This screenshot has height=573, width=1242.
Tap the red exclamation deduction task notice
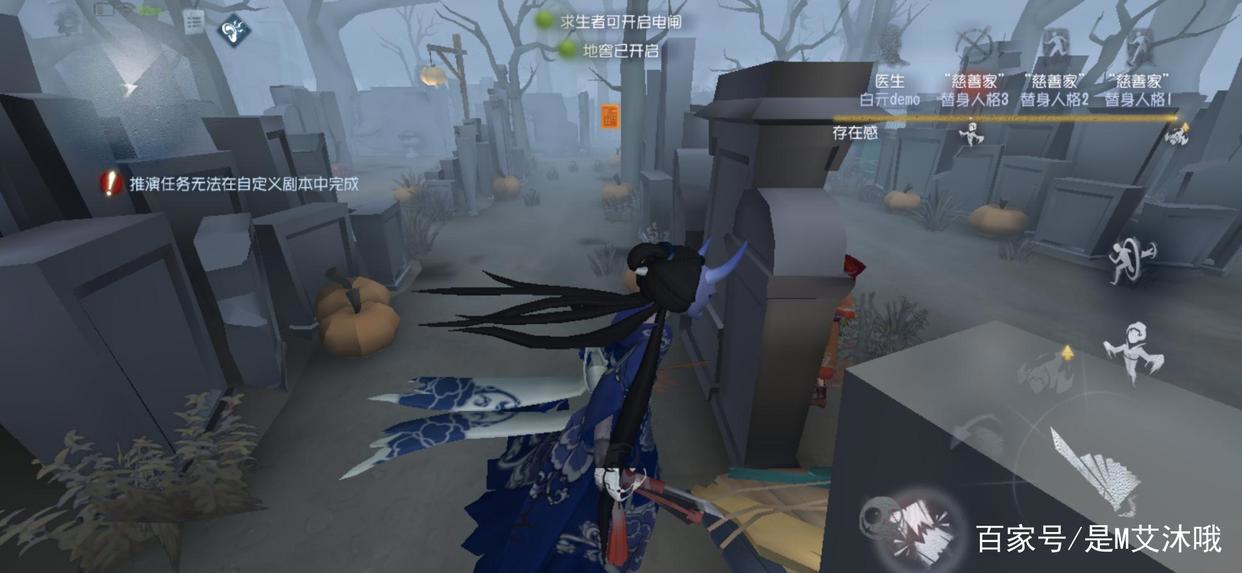[x=110, y=183]
